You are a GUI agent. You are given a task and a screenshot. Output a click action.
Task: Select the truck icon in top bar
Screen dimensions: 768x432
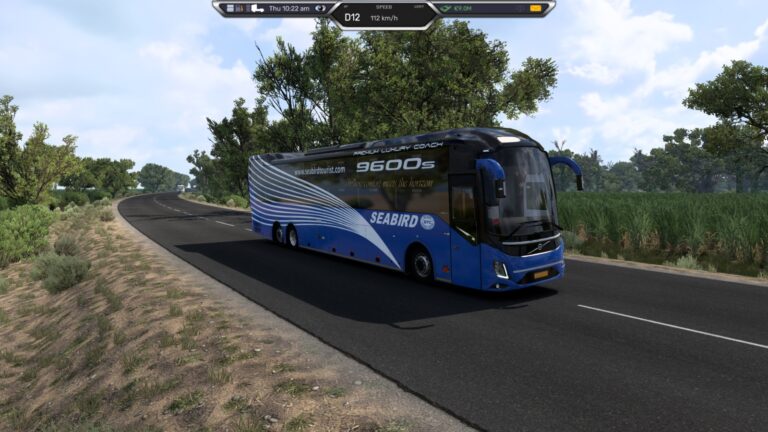coord(257,8)
